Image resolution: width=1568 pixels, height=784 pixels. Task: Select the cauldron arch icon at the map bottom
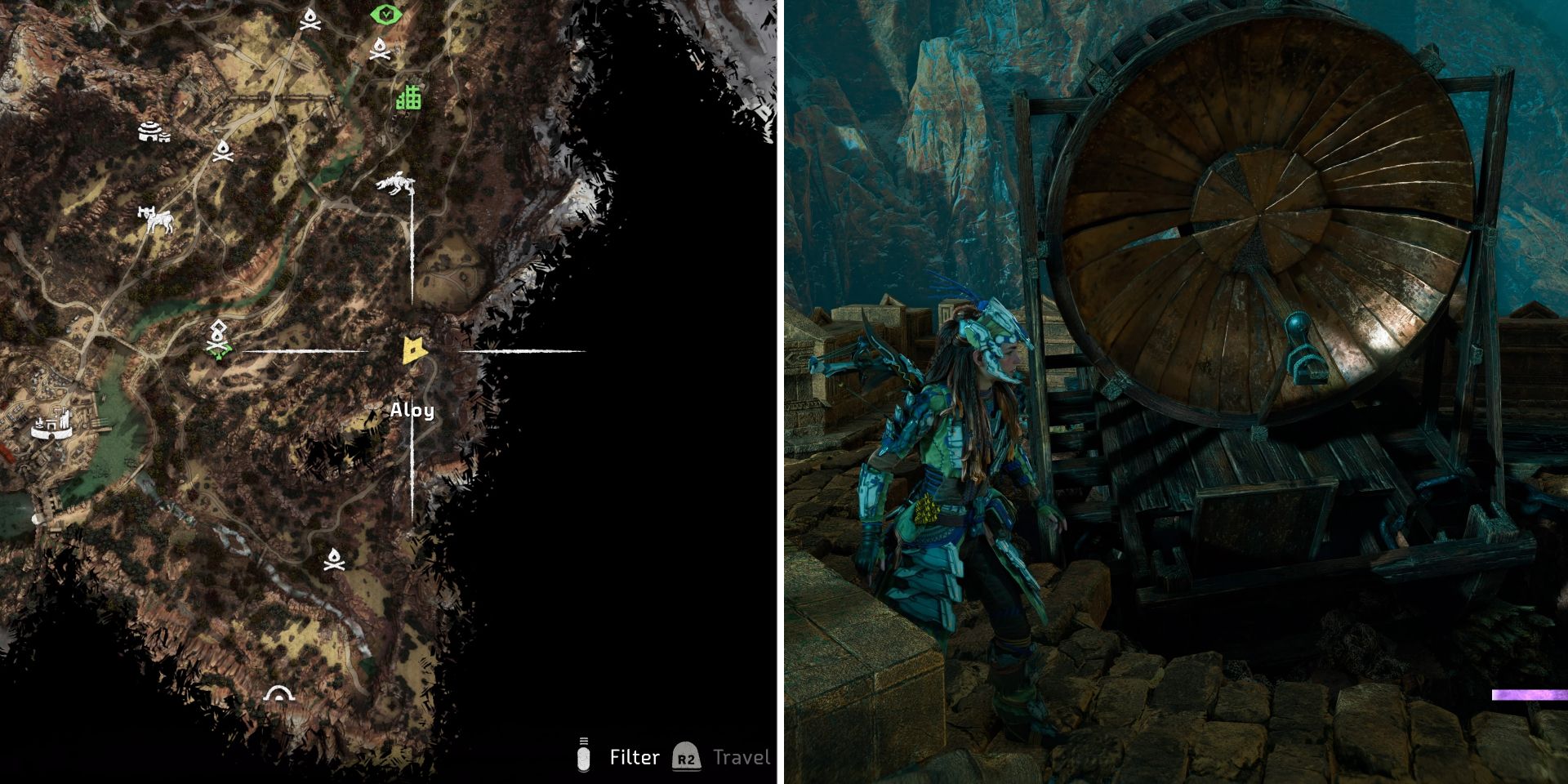tap(279, 694)
